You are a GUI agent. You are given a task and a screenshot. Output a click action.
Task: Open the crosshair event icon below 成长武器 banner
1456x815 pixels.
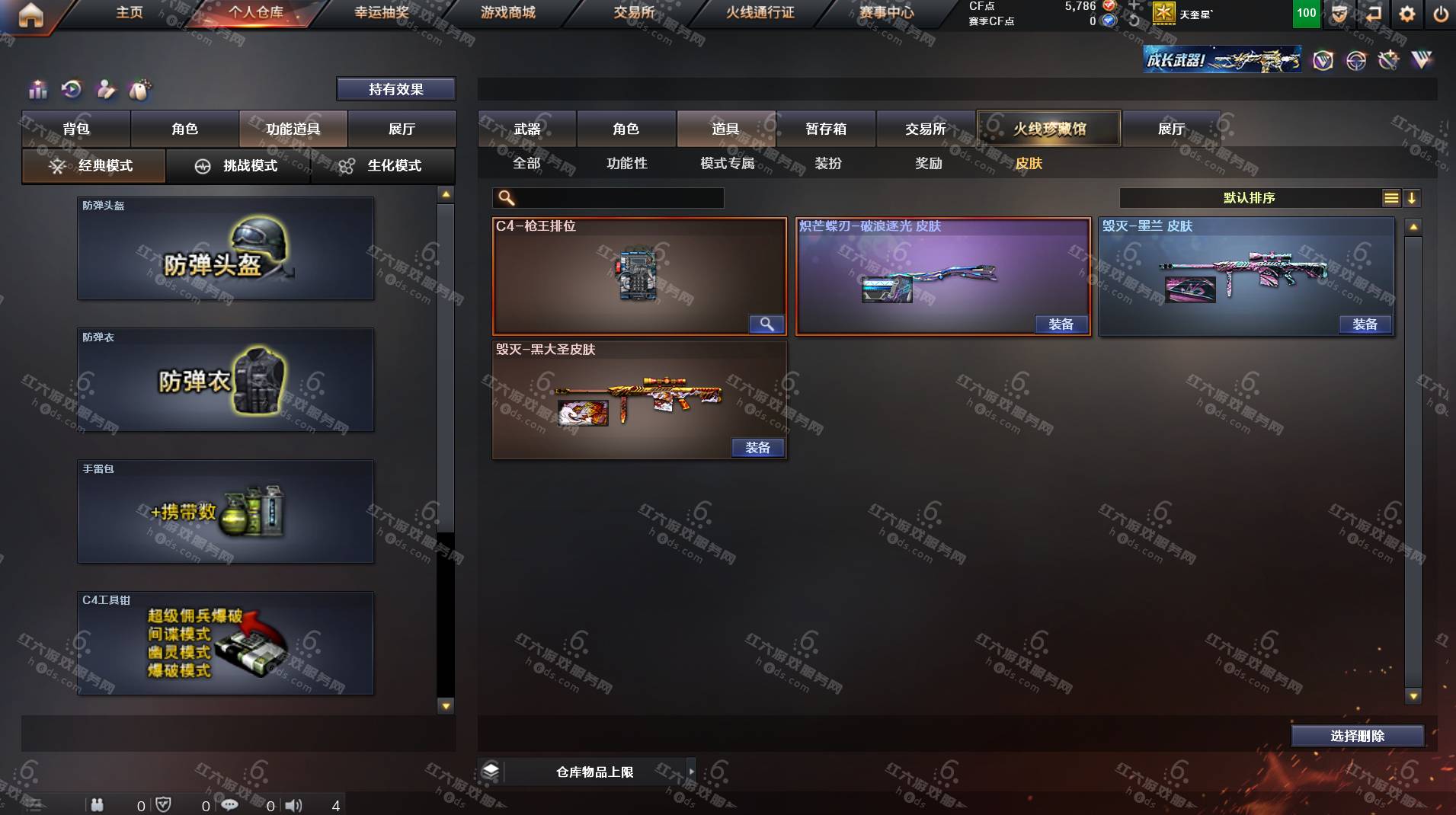1358,60
